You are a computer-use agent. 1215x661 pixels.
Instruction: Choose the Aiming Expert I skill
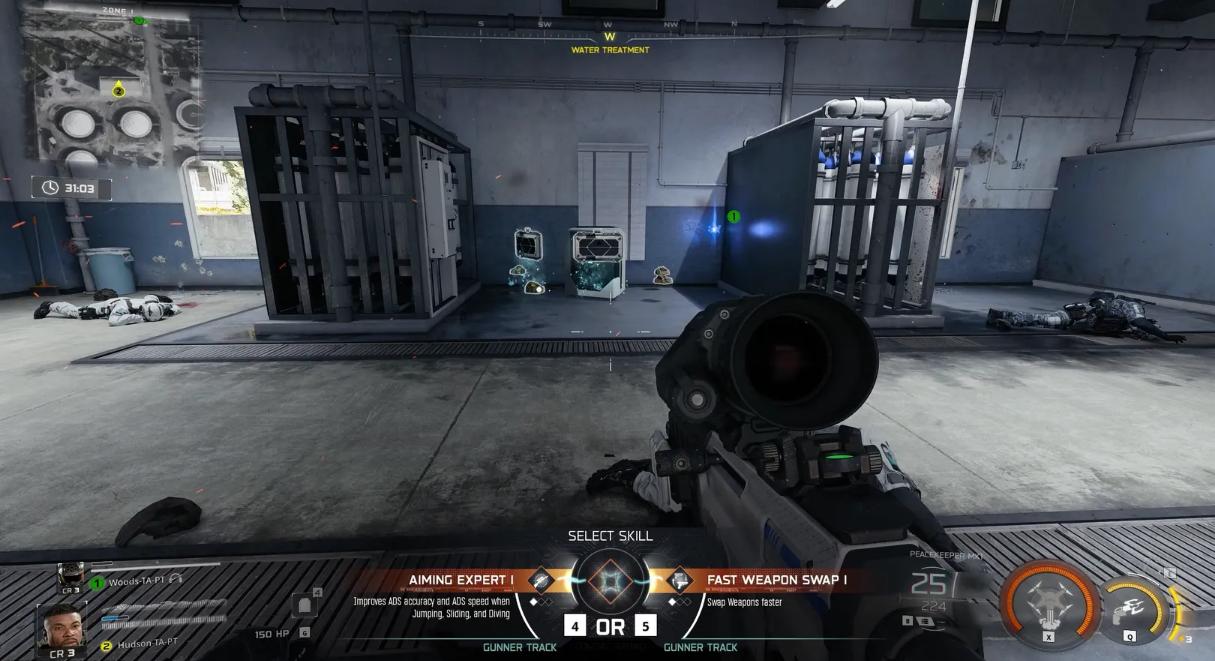(x=460, y=580)
